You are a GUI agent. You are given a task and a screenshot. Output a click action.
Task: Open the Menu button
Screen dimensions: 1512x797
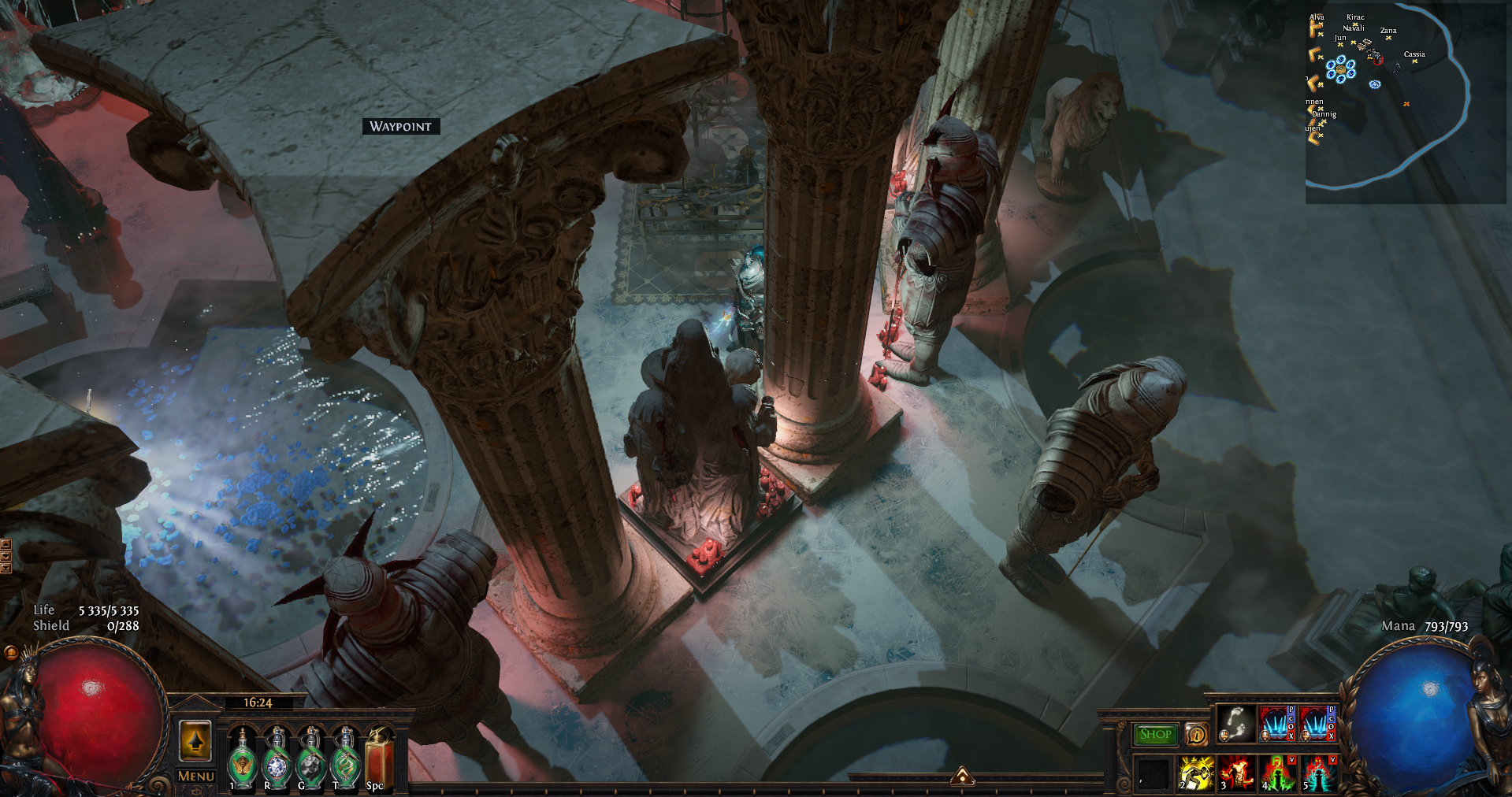point(195,777)
